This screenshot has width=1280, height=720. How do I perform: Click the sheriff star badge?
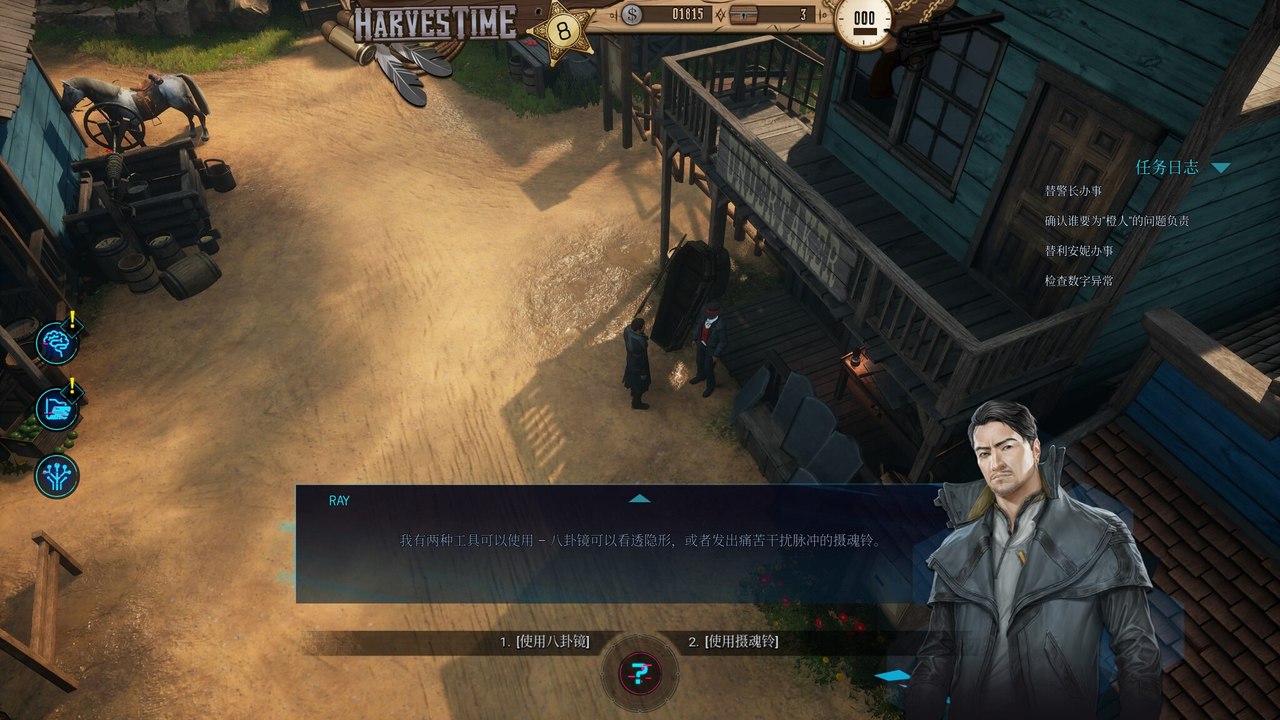coord(562,30)
